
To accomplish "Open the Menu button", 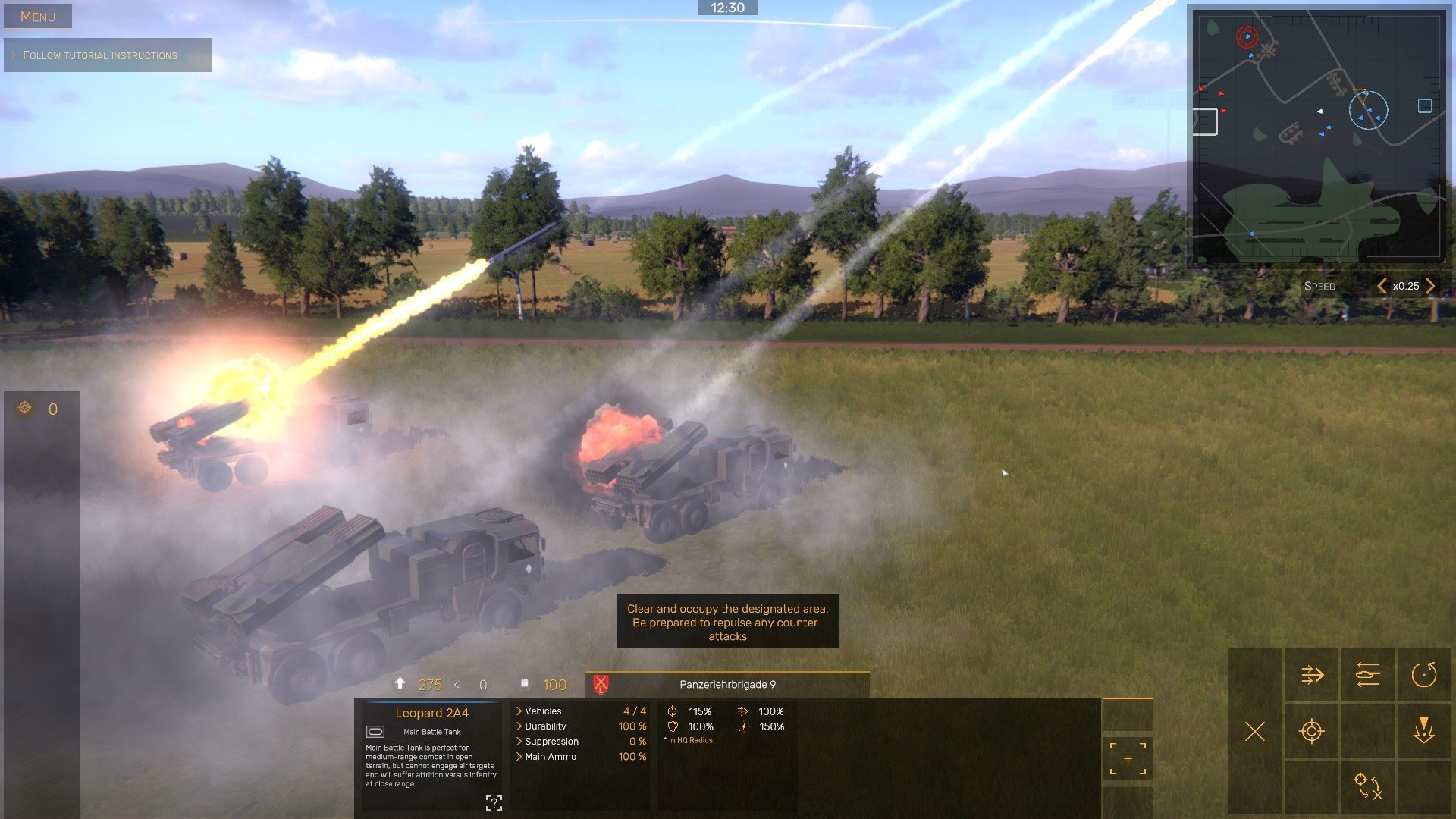I will click(x=38, y=16).
